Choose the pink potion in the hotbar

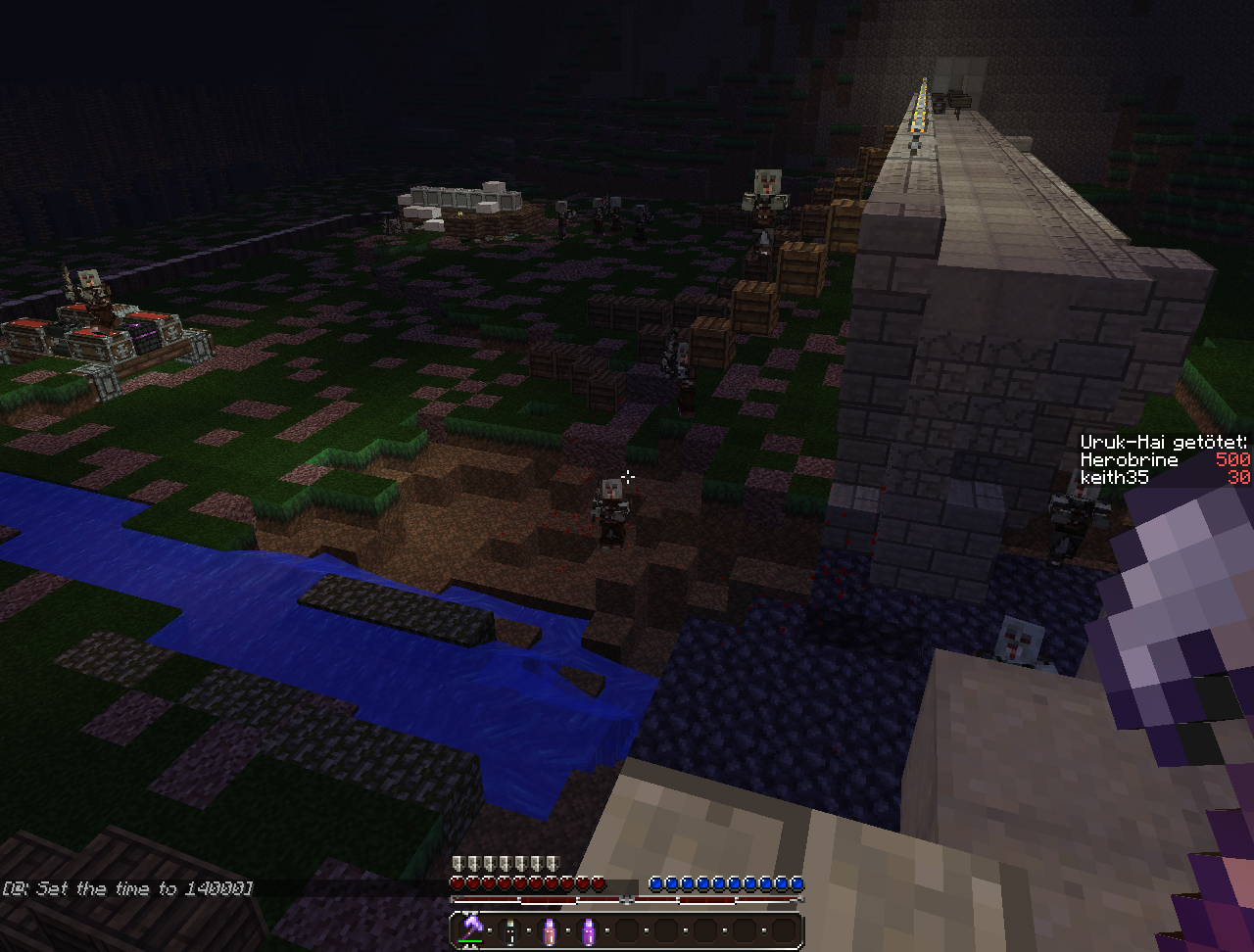[550, 930]
